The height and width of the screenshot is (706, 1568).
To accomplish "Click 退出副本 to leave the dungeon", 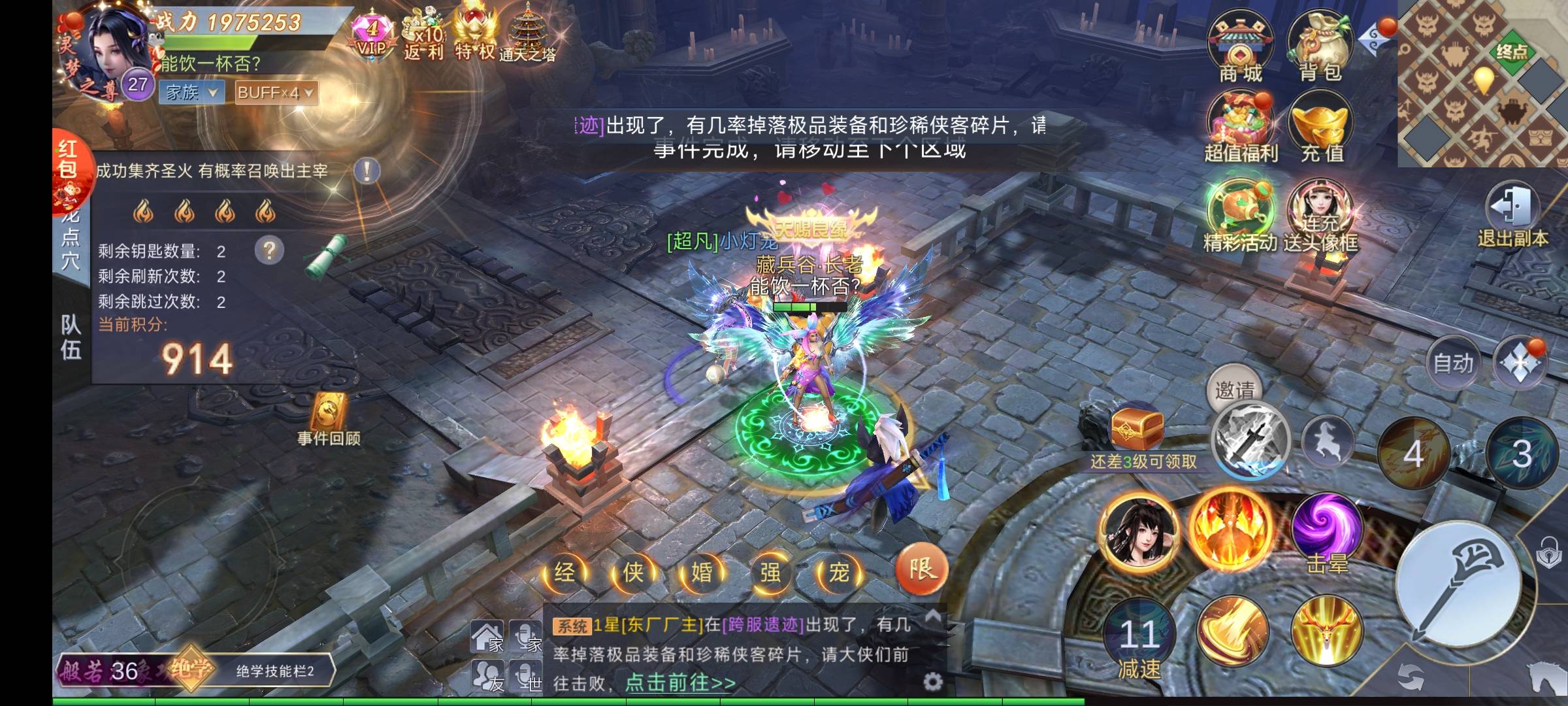I will (x=1512, y=214).
